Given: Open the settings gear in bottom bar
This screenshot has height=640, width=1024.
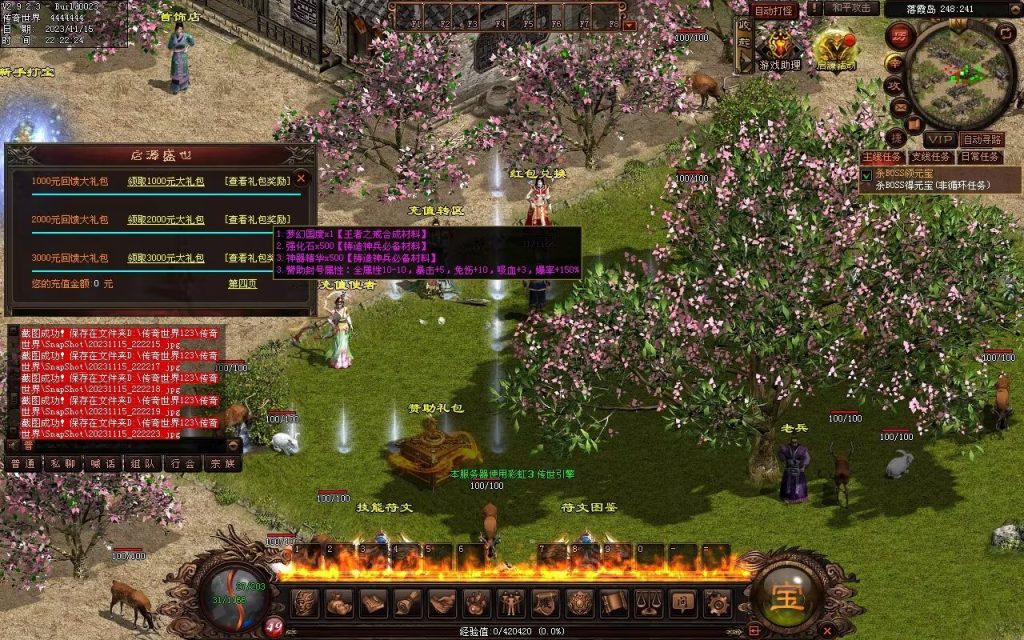Looking at the screenshot, I should point(716,602).
